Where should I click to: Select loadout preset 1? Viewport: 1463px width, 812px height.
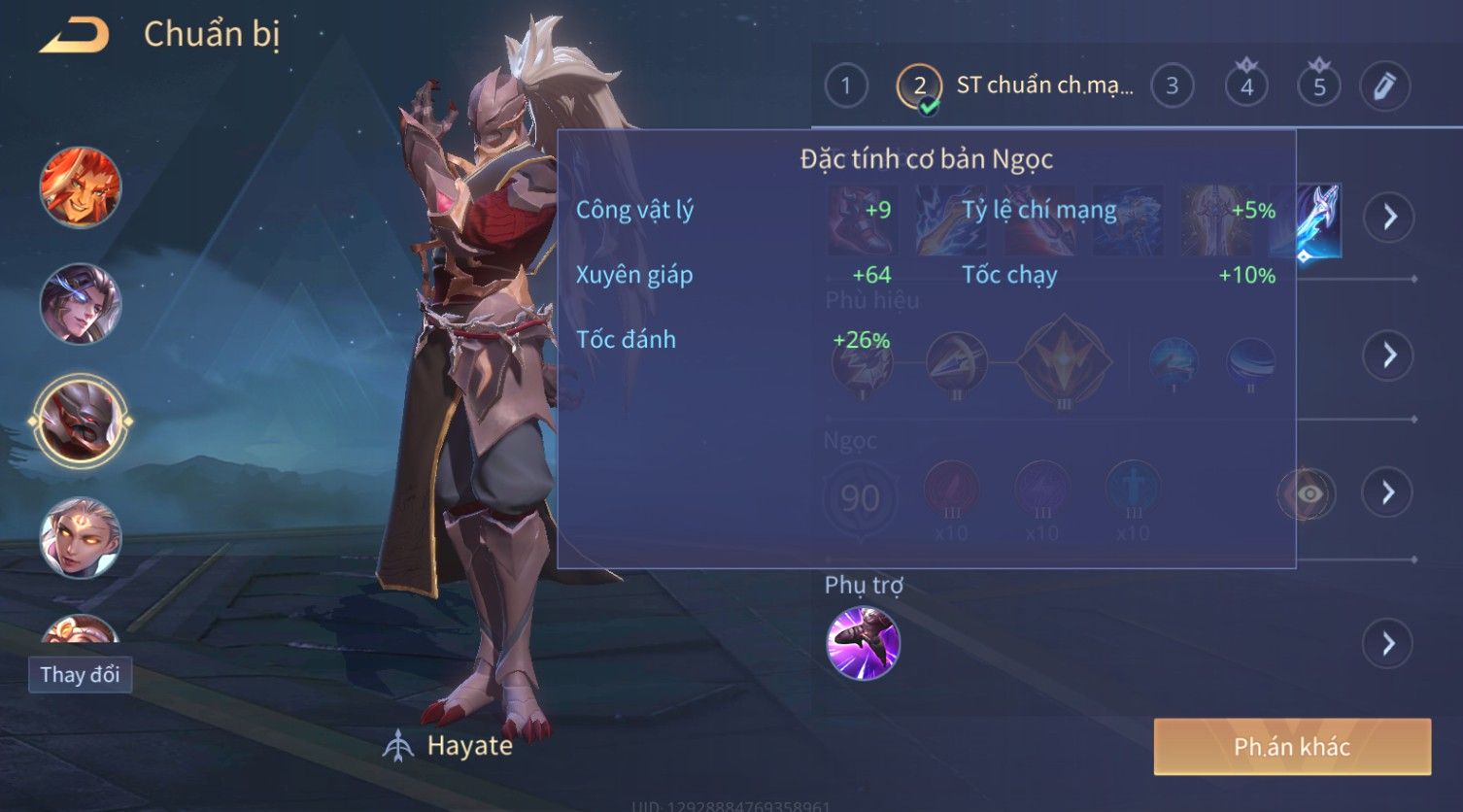click(845, 86)
